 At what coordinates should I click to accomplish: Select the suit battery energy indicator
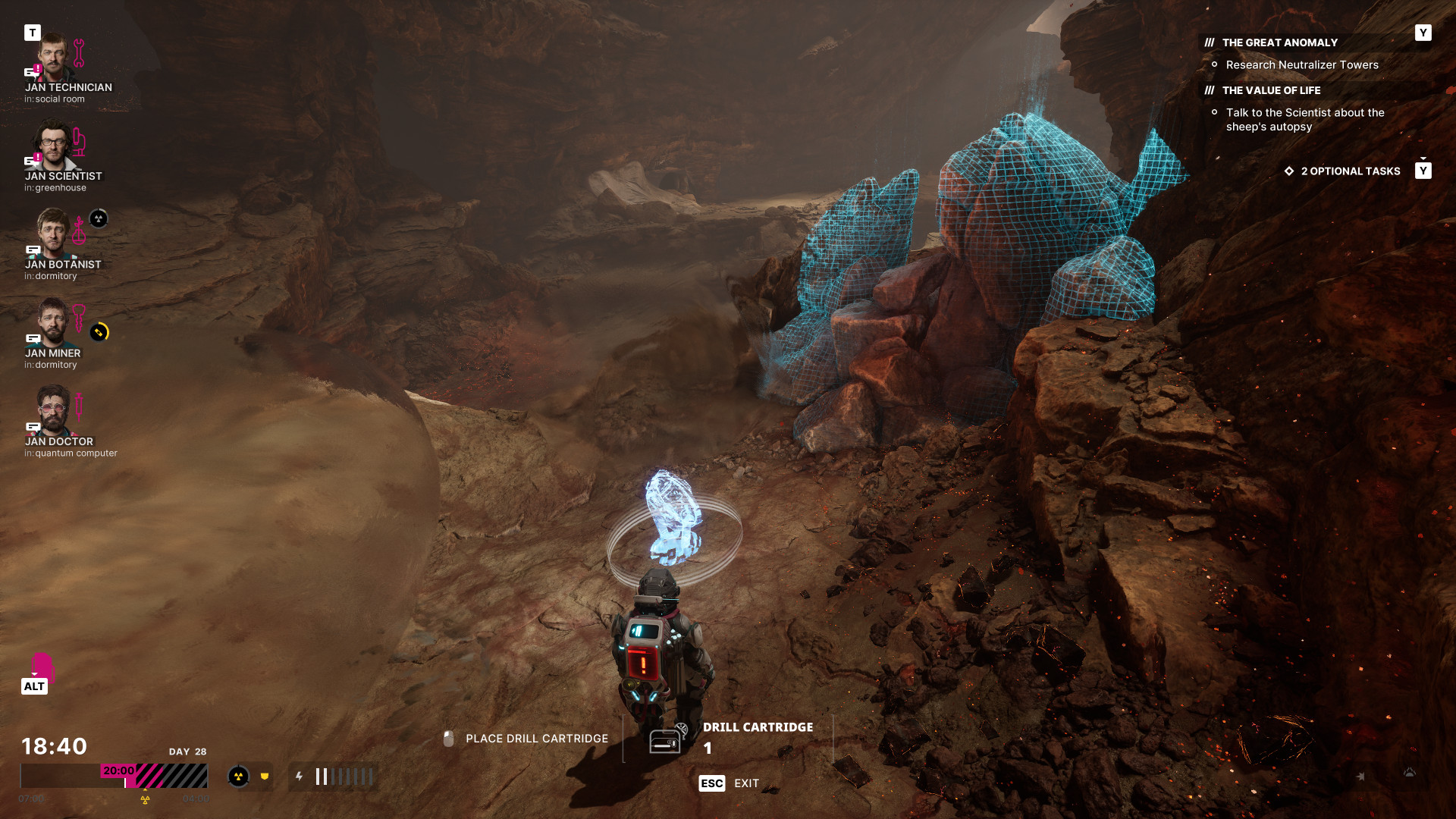[334, 777]
